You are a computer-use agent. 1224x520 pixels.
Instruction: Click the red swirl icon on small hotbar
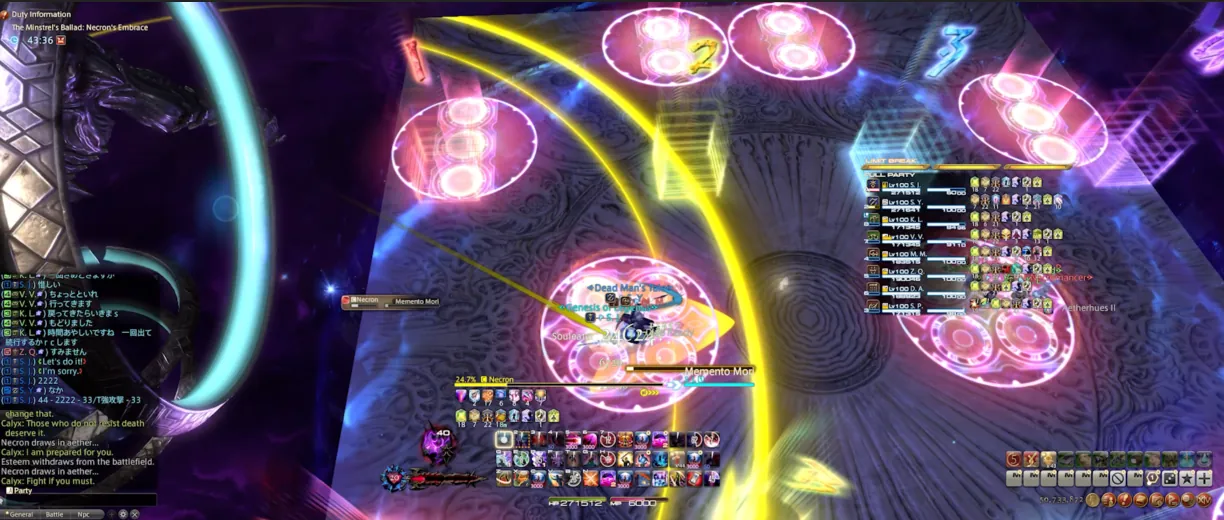tap(1013, 460)
